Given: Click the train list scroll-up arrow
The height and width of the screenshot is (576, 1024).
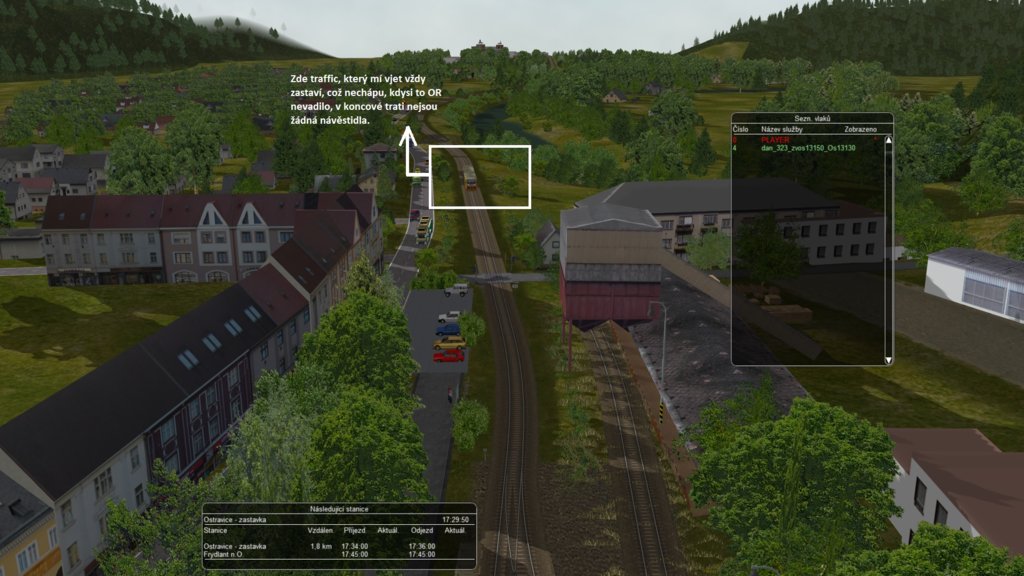Looking at the screenshot, I should tap(887, 140).
